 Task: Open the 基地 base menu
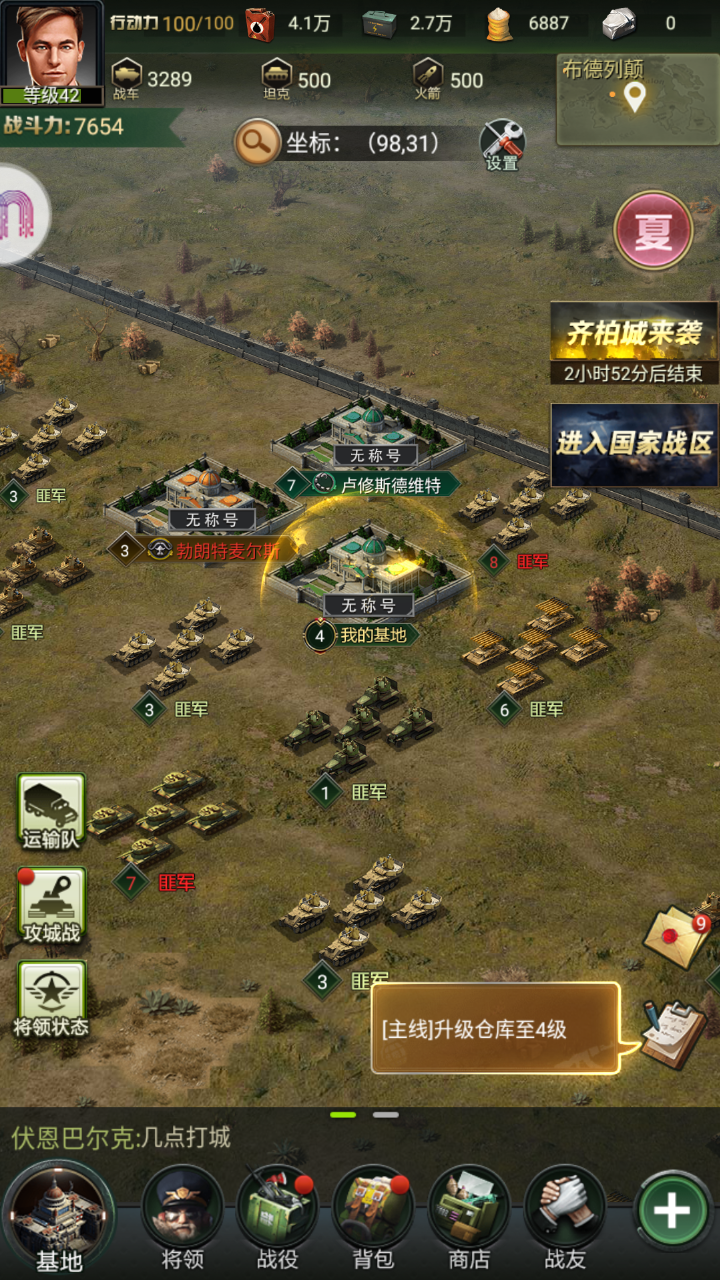pyautogui.click(x=58, y=1215)
